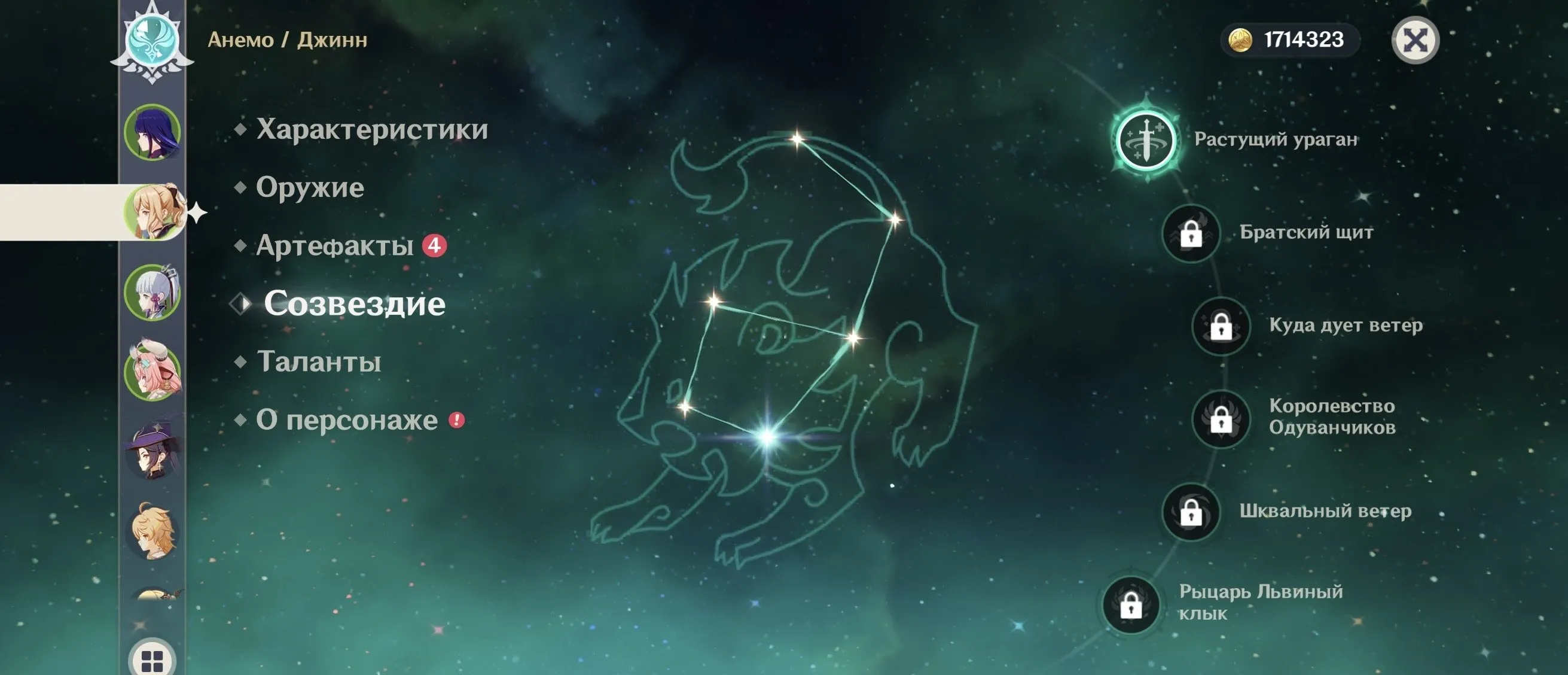The image size is (1568, 675).
Task: Open the Артефакты section
Action: [x=334, y=245]
